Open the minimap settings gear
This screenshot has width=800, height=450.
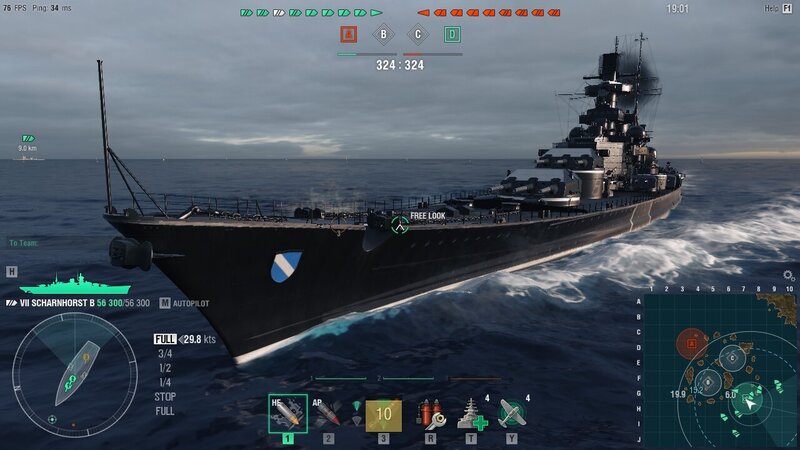[x=788, y=275]
